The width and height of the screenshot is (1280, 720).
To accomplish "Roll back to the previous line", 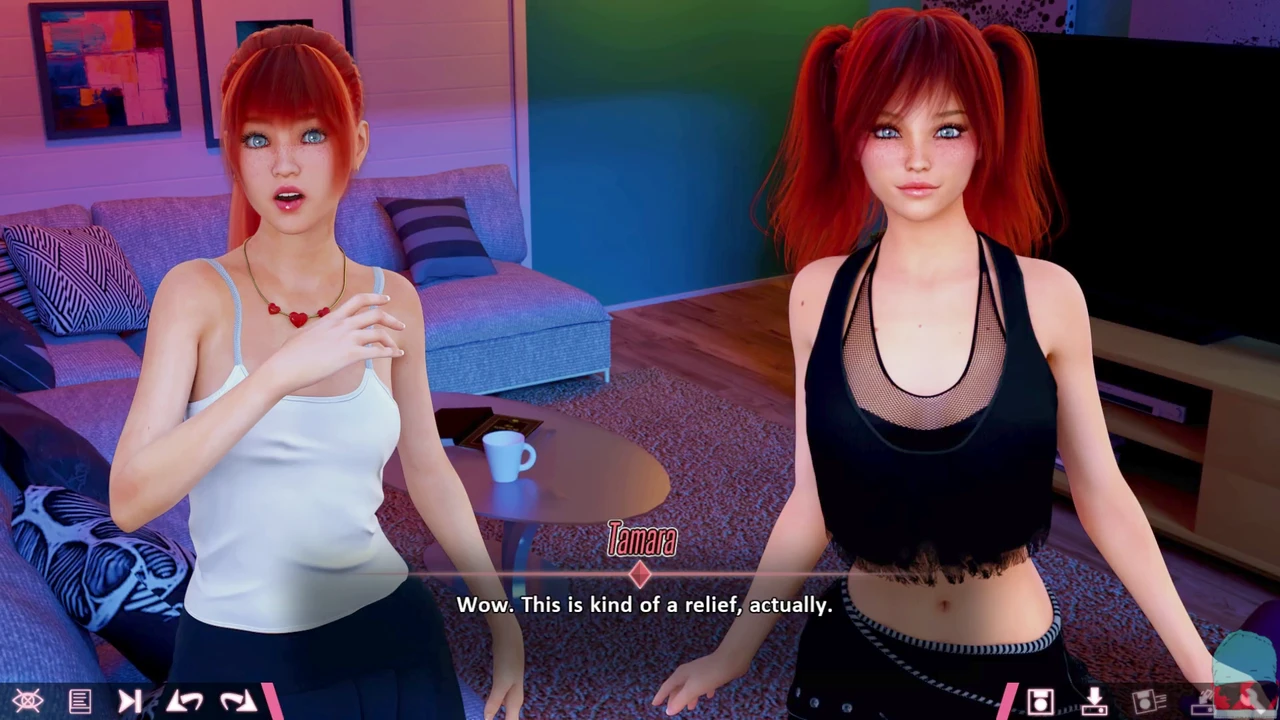I will coord(186,701).
